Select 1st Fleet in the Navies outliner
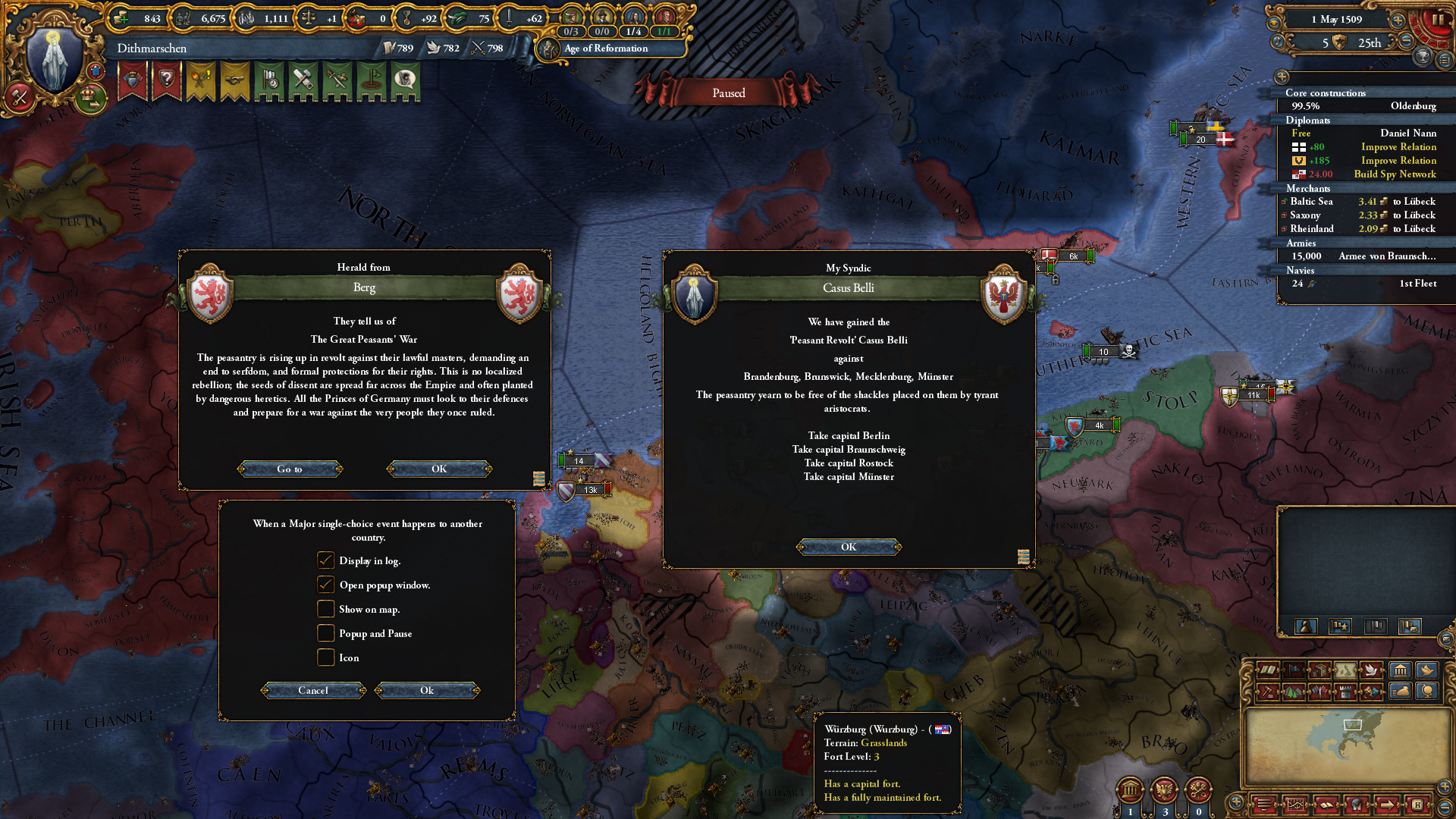 click(x=1417, y=284)
